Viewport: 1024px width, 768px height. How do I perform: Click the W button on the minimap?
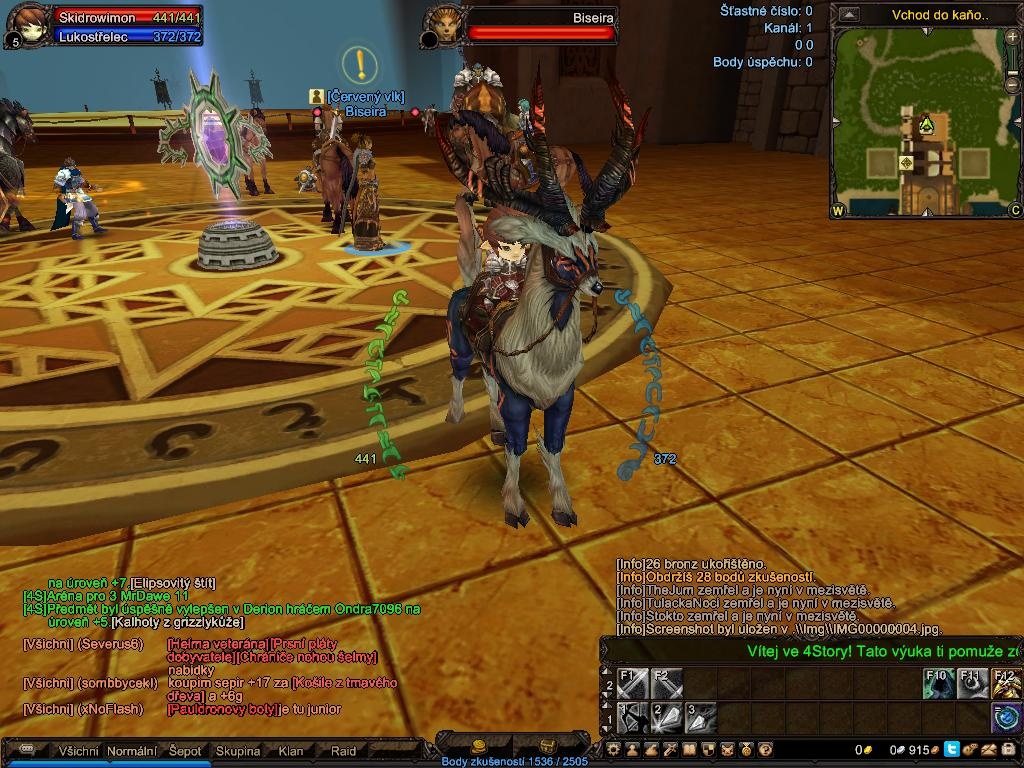coord(838,211)
